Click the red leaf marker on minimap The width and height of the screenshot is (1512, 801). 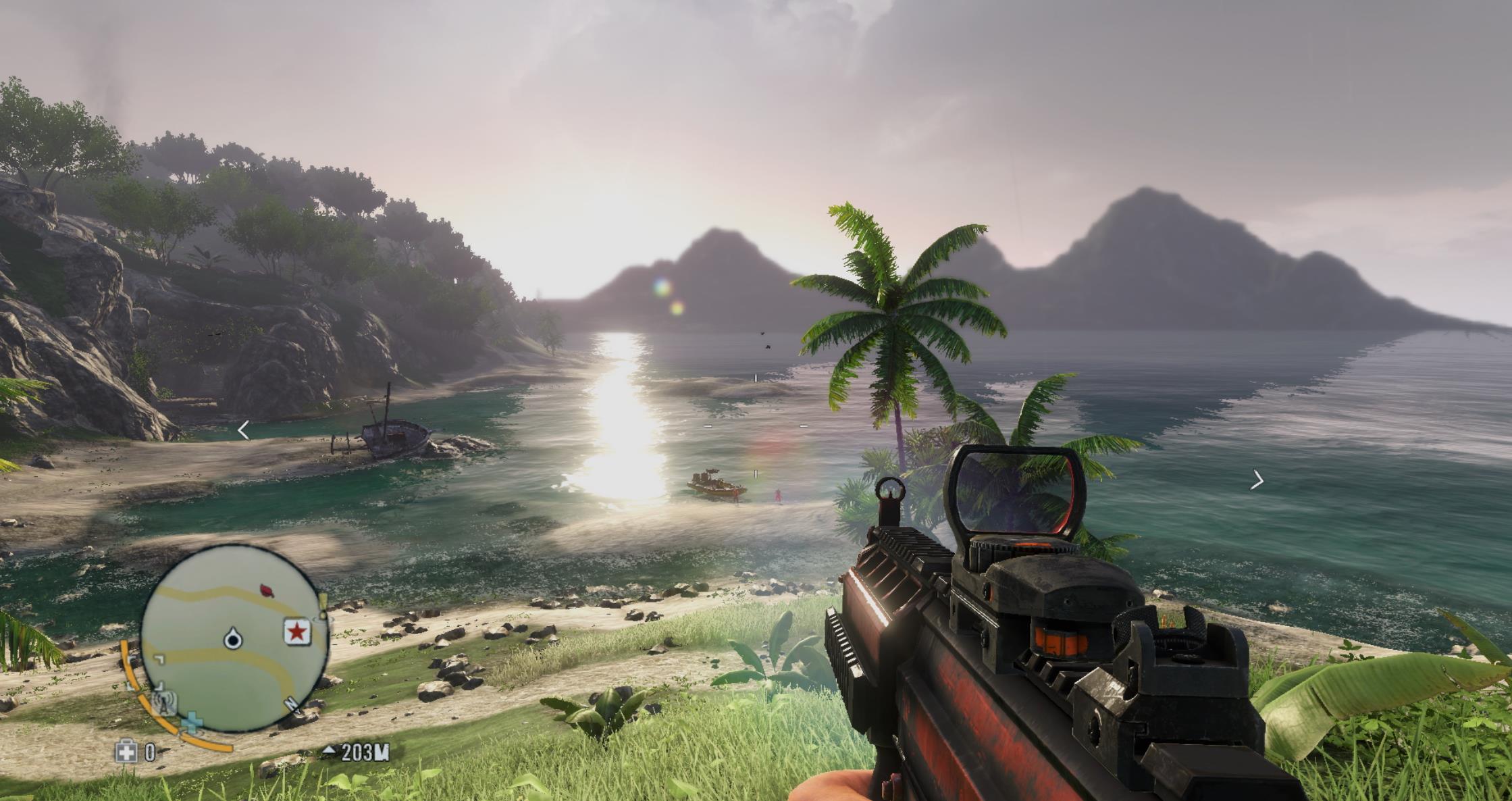tap(267, 592)
